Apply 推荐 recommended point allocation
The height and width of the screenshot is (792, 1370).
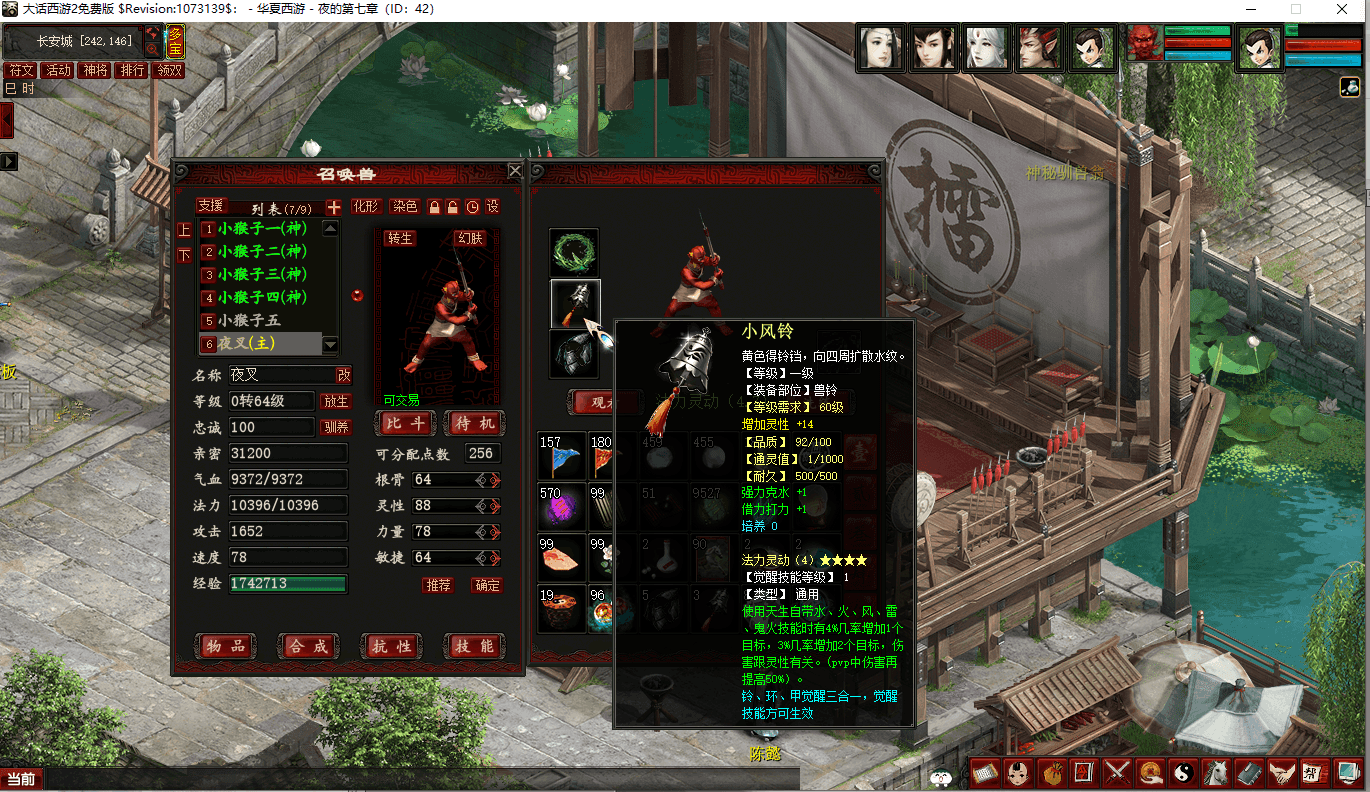438,585
